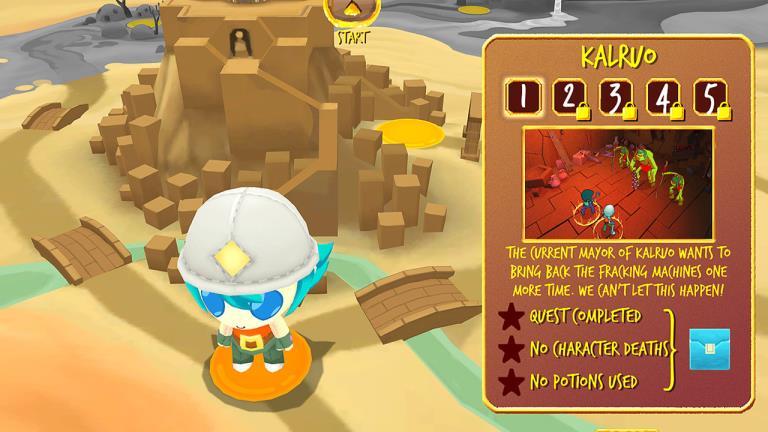
Task: Select locked quest level 3
Action: pos(615,97)
